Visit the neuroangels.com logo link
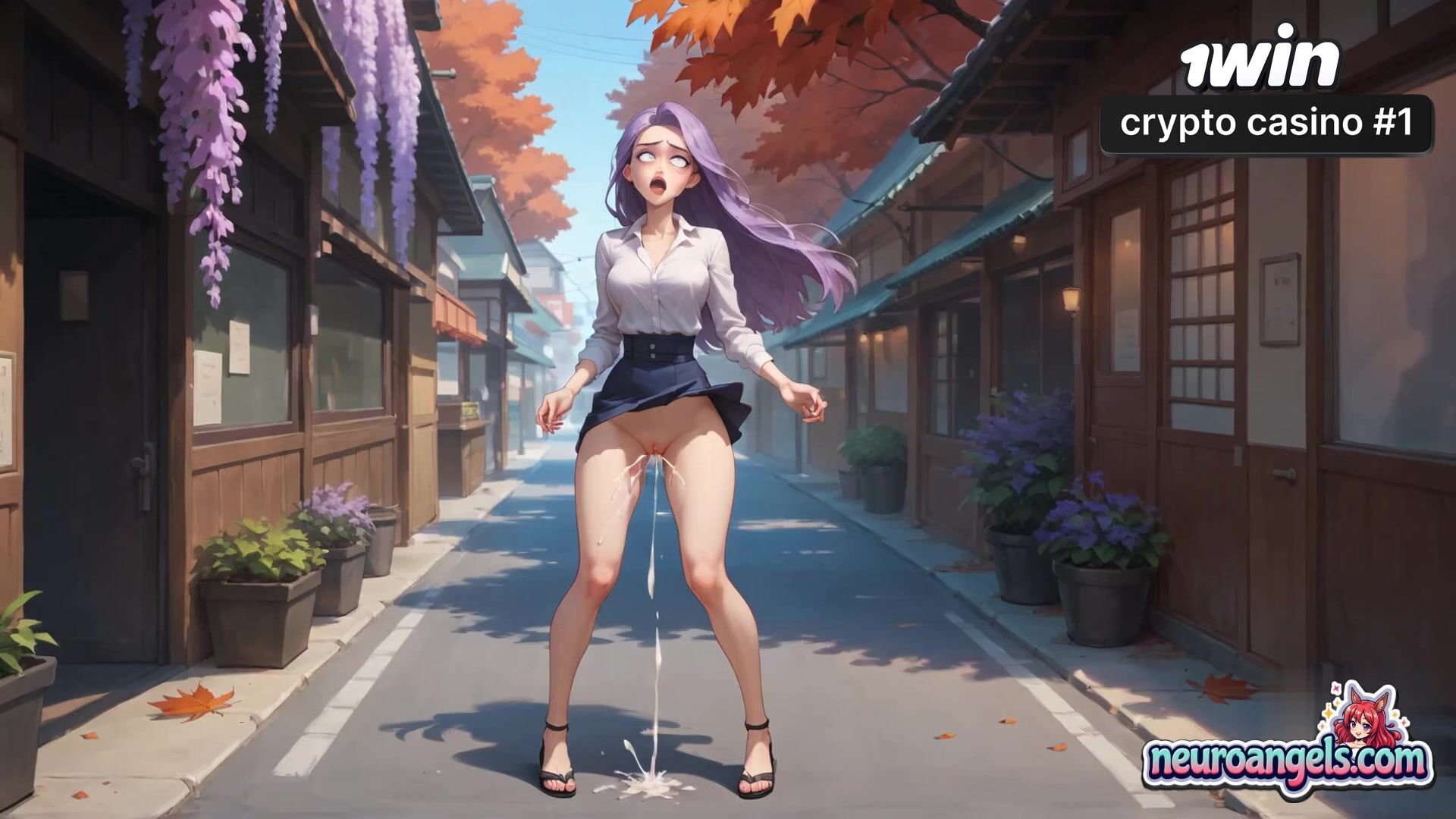The height and width of the screenshot is (819, 1456). (1287, 760)
